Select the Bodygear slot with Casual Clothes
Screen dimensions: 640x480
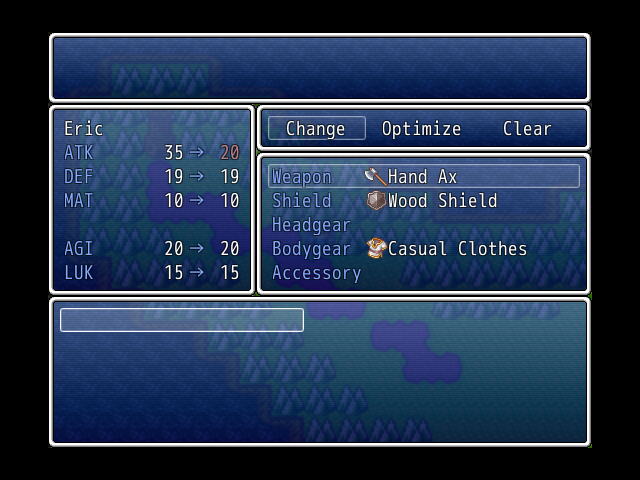coord(423,249)
